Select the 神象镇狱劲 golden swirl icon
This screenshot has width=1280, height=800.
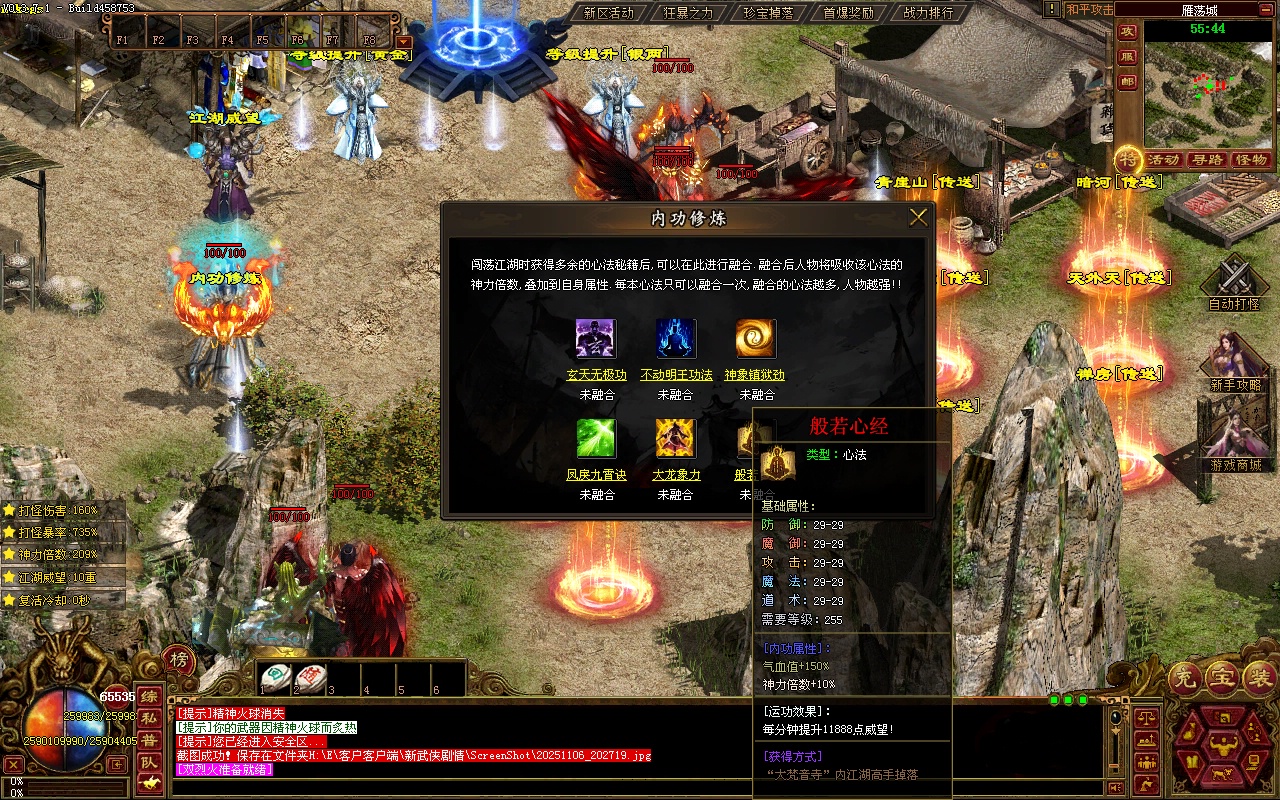coord(756,339)
